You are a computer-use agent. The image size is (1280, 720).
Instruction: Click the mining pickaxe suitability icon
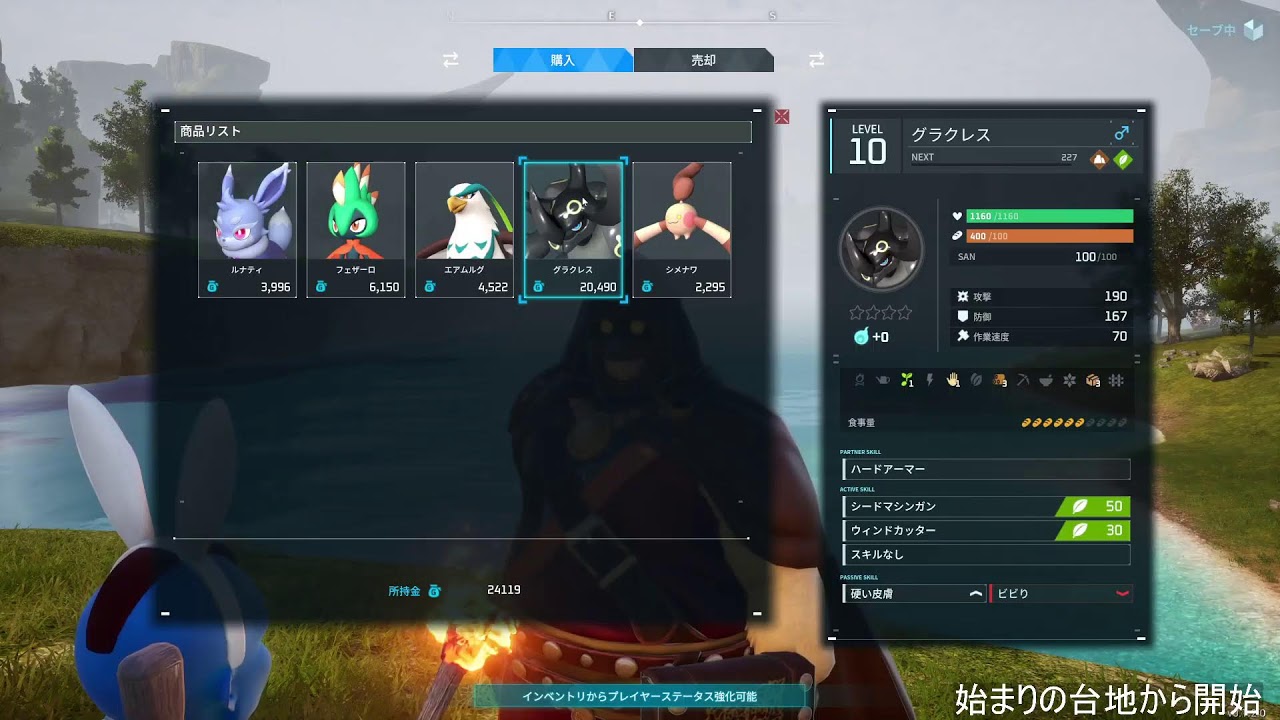coord(1021,379)
